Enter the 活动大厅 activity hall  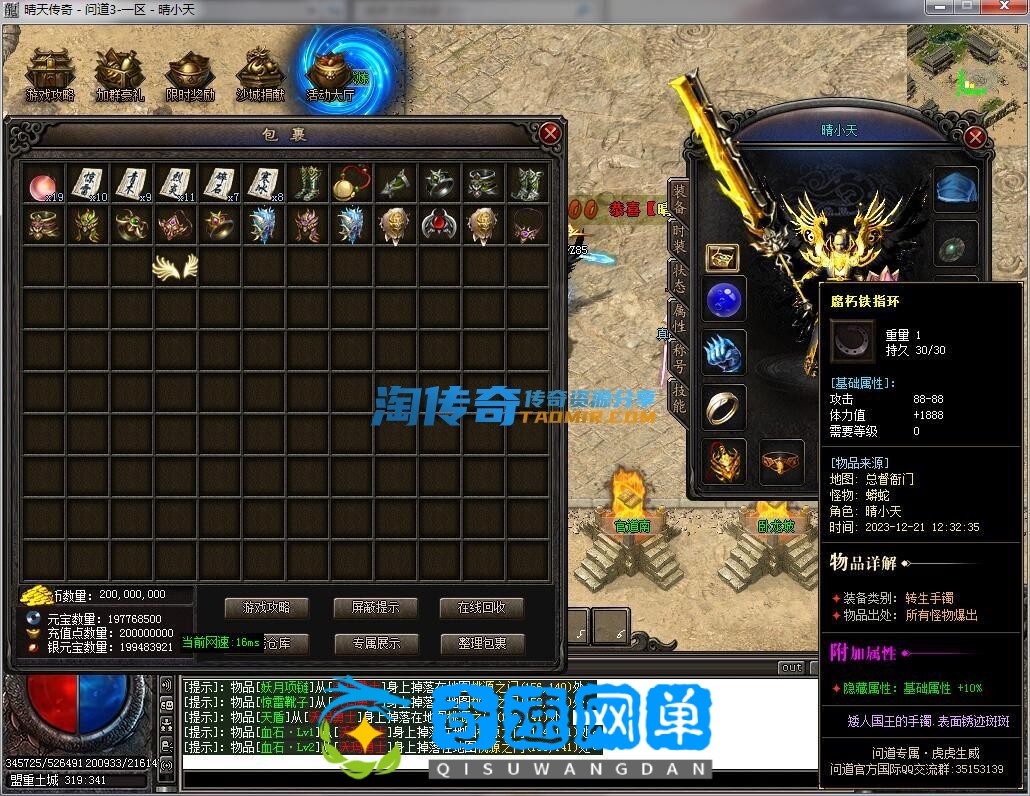331,75
